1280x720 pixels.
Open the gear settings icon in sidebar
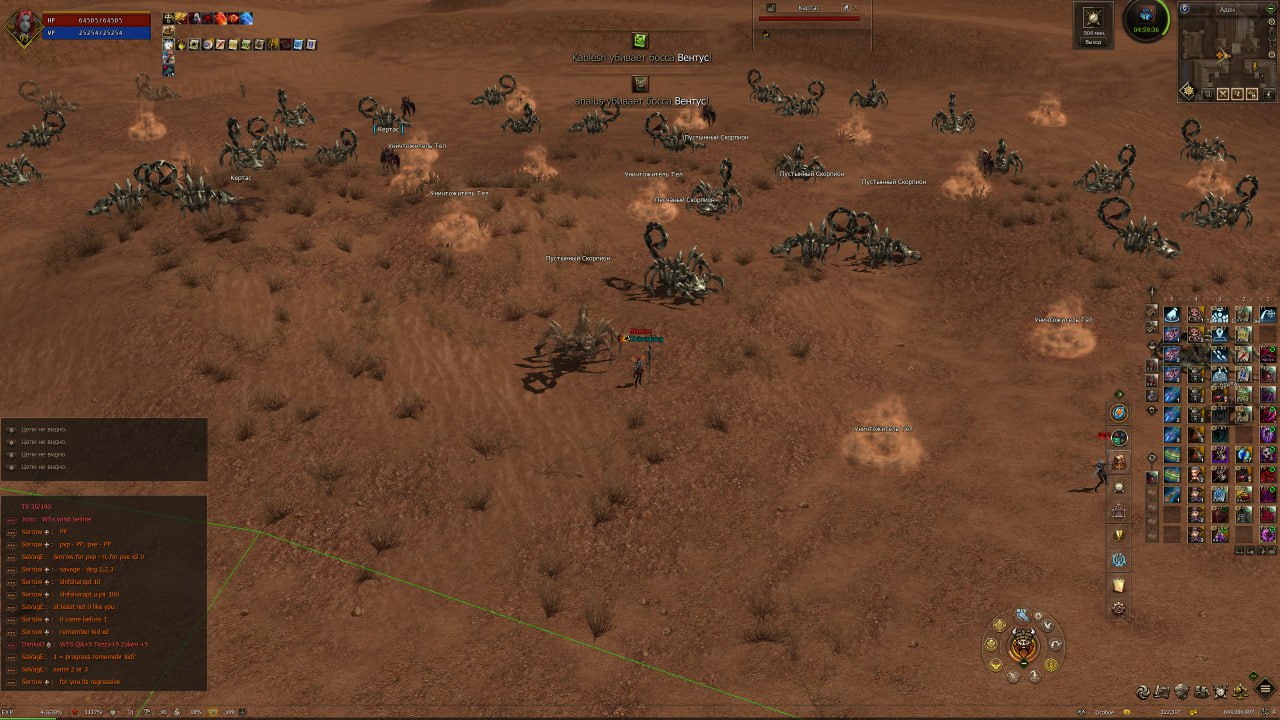(x=1119, y=608)
